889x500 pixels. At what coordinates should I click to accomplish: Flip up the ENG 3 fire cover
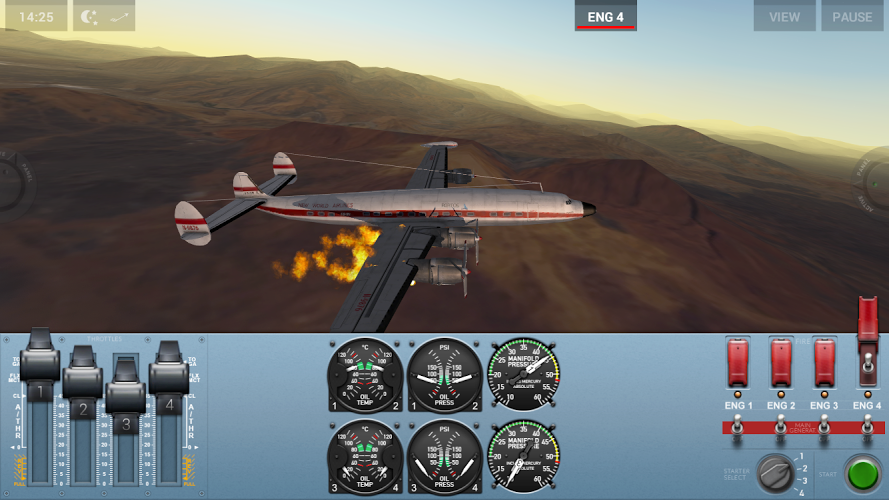pos(824,362)
